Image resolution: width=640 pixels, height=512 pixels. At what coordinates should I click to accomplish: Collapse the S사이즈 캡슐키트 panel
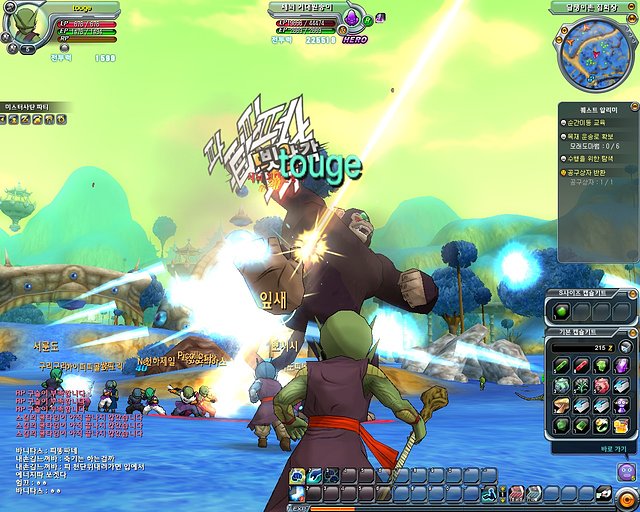click(631, 293)
